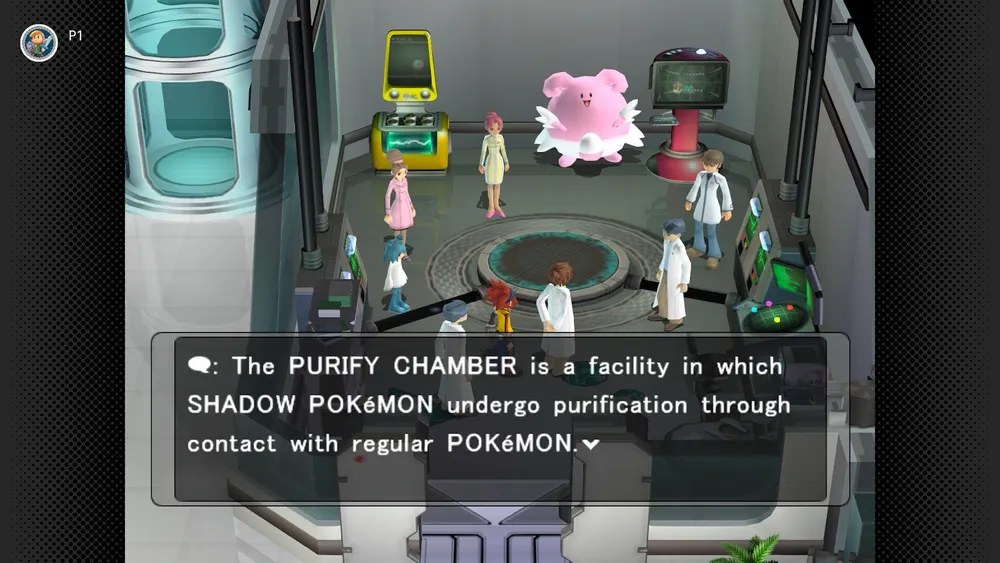Click the P1 player avatar icon
The image size is (1000, 563).
click(38, 42)
